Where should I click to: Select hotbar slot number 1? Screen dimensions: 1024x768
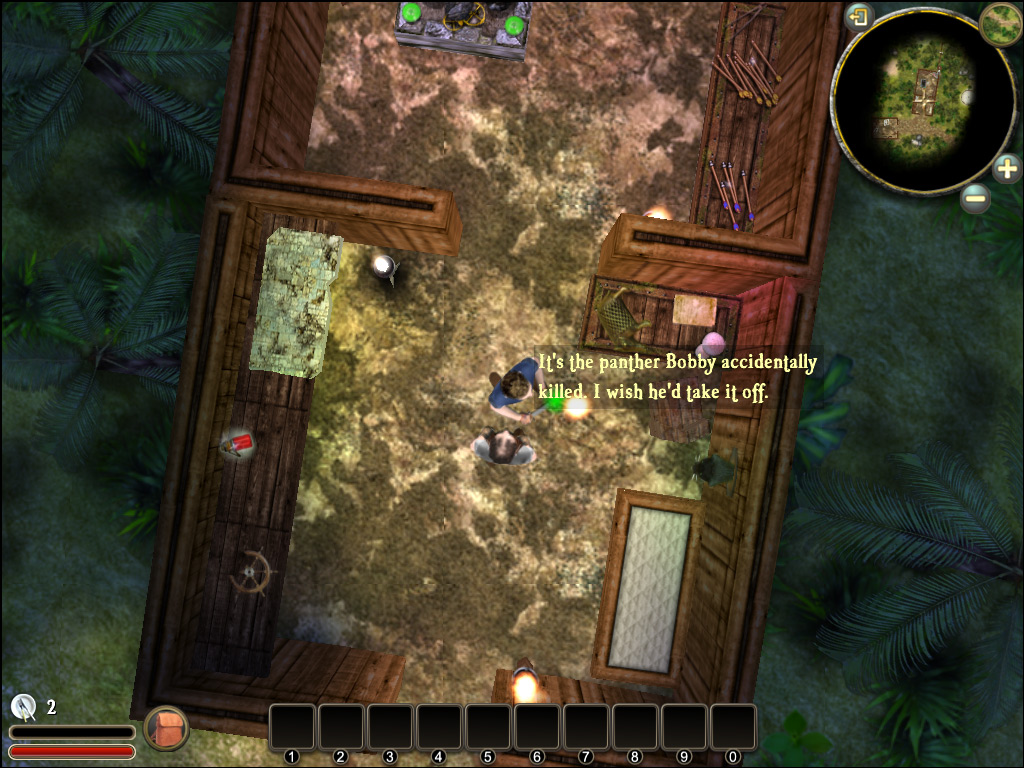[292, 727]
